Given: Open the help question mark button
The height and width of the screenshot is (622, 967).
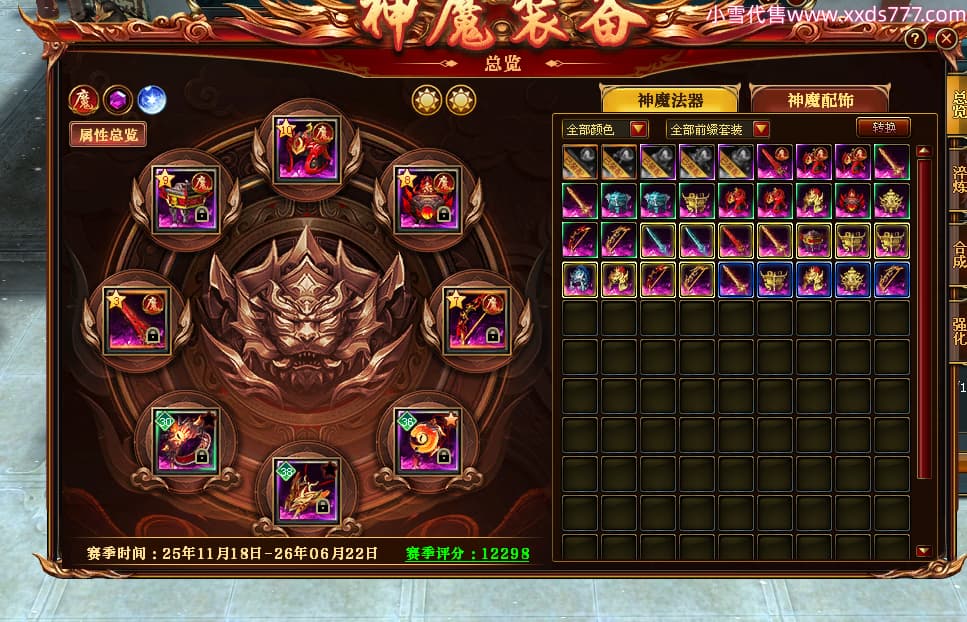Looking at the screenshot, I should click(915, 39).
